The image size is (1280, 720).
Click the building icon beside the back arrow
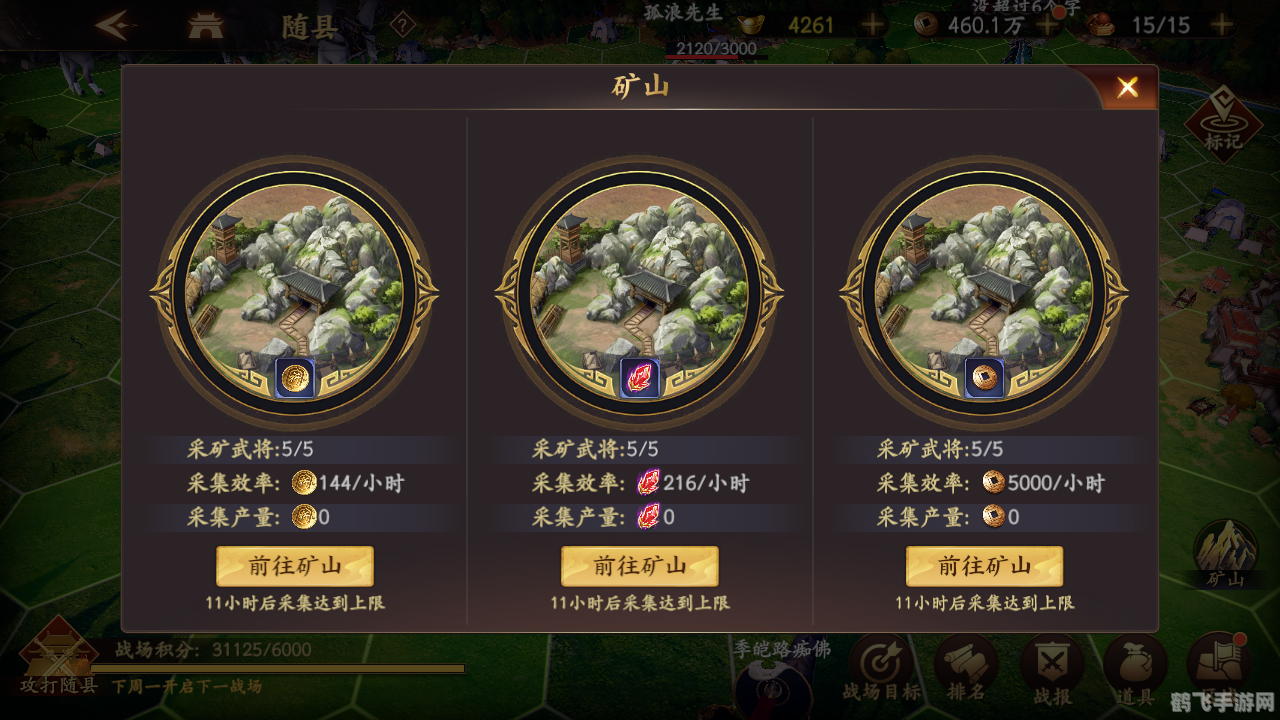206,24
